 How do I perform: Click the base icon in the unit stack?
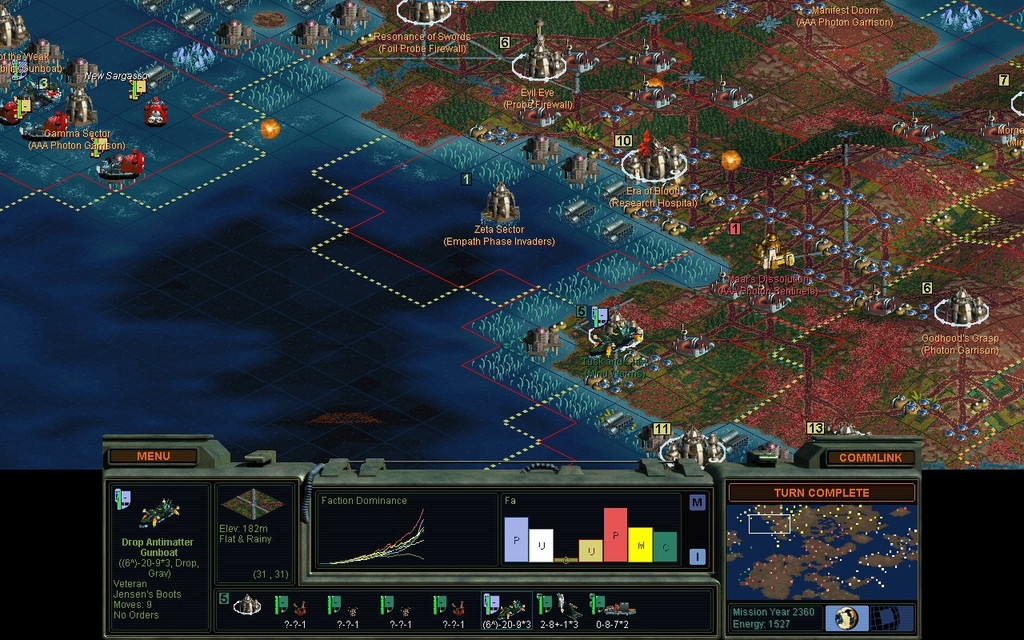pos(247,606)
